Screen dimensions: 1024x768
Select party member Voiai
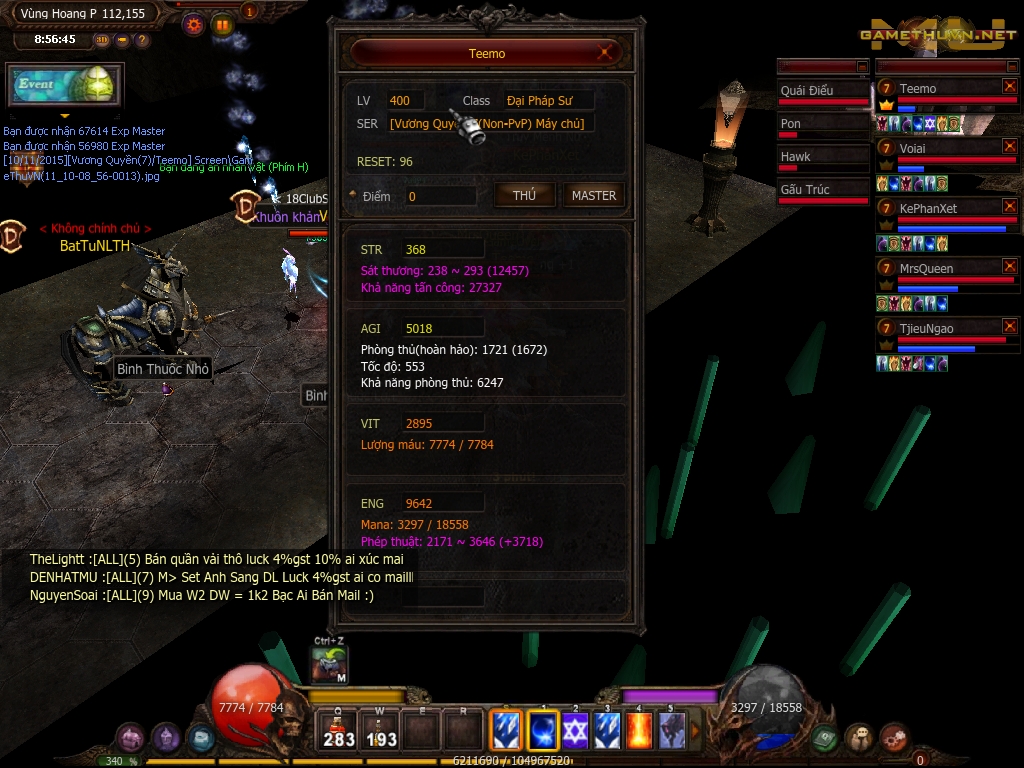click(940, 148)
